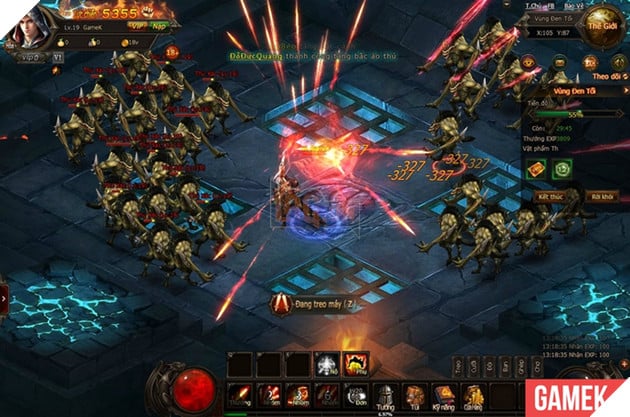Click the green reward item icon
630x417 pixels.
564,170
